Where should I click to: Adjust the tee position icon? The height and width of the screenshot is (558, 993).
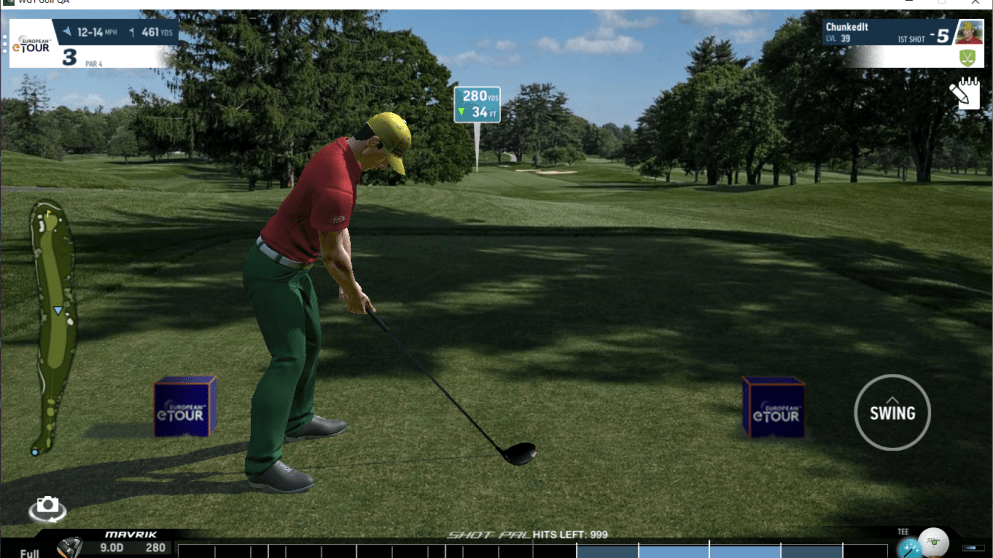tap(907, 547)
